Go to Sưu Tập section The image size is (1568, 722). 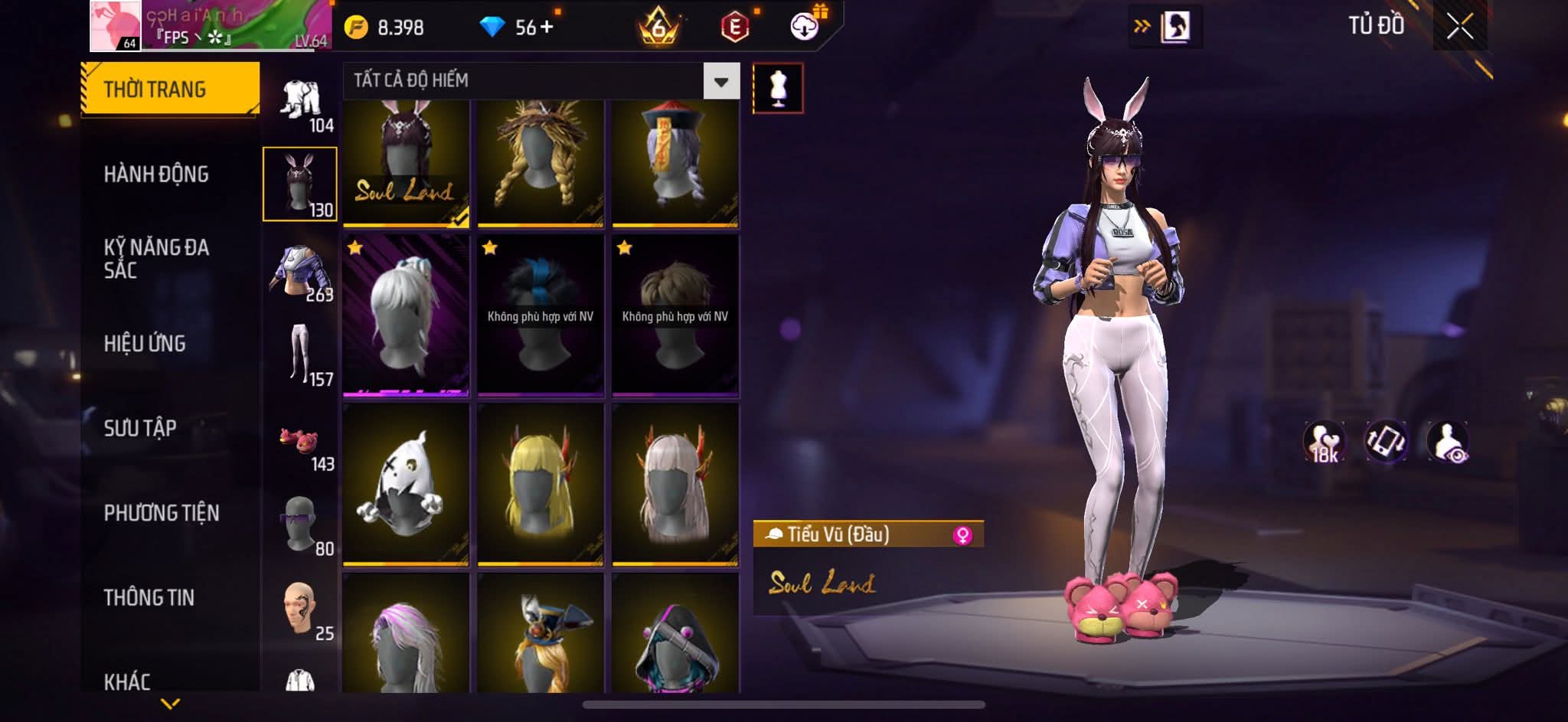(x=140, y=428)
